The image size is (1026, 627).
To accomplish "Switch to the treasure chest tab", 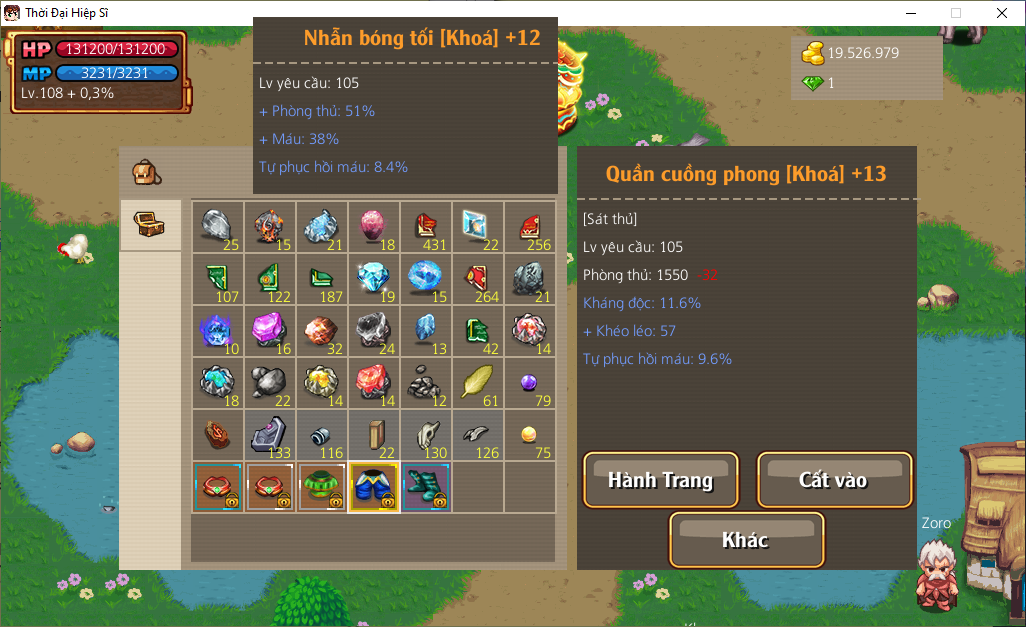I will pyautogui.click(x=150, y=225).
